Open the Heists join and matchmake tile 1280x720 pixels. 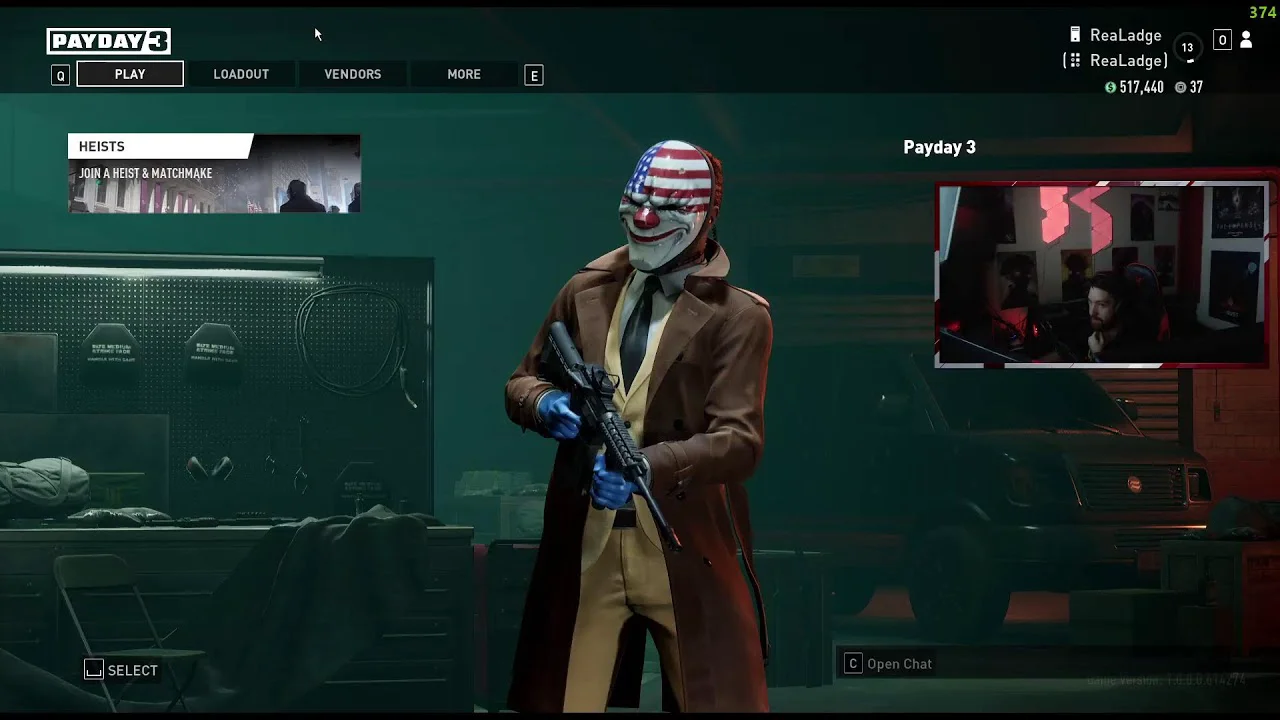214,173
